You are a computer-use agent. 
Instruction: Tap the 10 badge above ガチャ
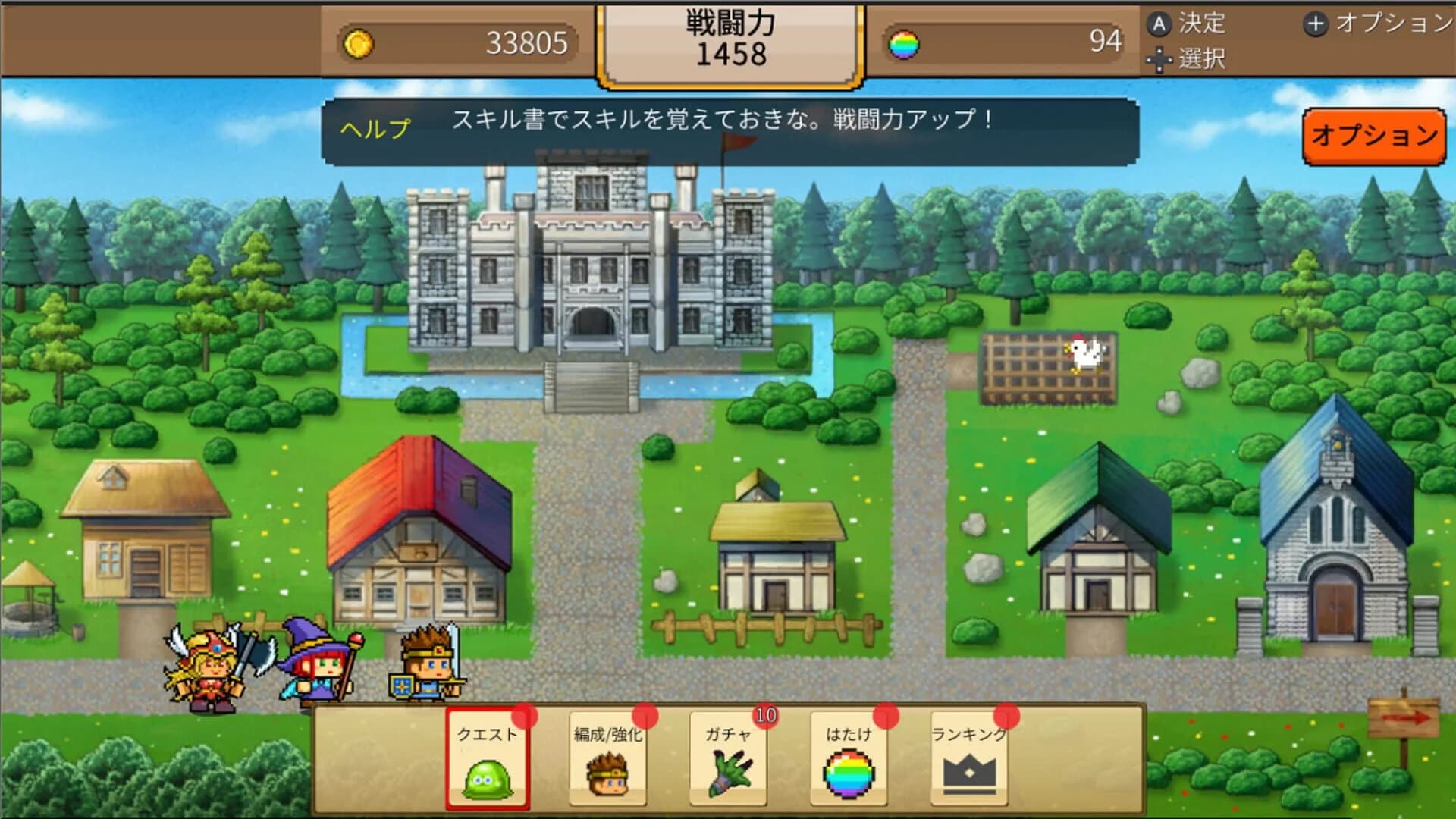(x=766, y=714)
